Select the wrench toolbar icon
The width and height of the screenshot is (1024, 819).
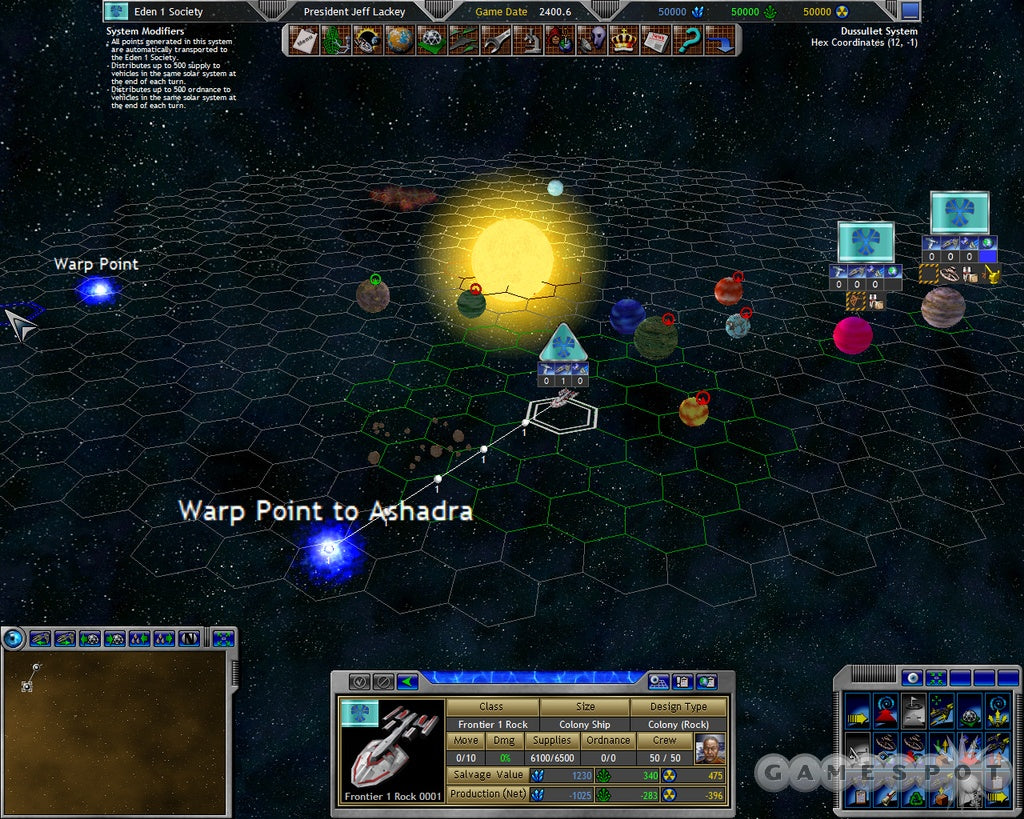pos(496,40)
